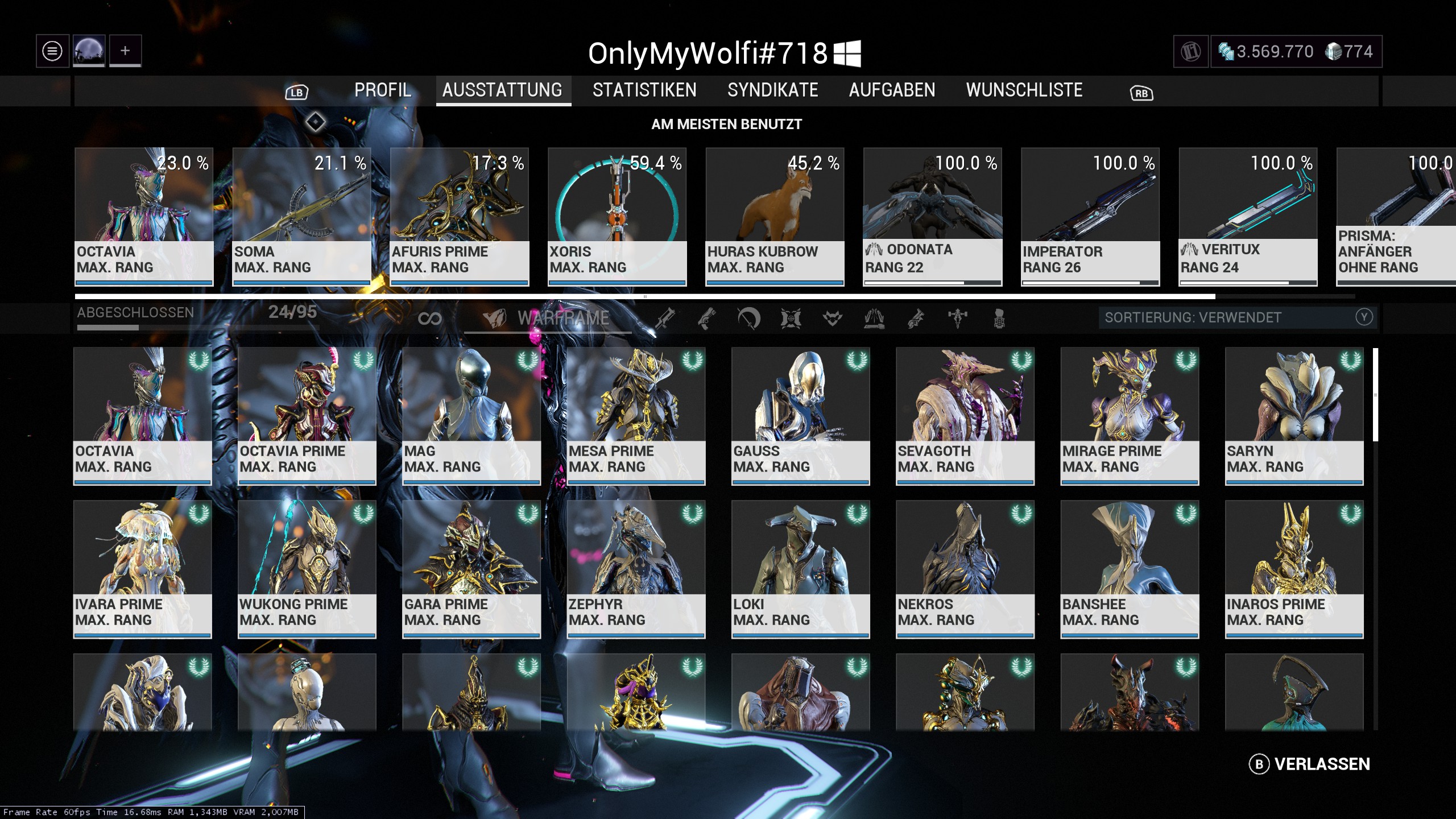
Task: Select the infinity icon to show all equipment
Action: pyautogui.click(x=431, y=318)
